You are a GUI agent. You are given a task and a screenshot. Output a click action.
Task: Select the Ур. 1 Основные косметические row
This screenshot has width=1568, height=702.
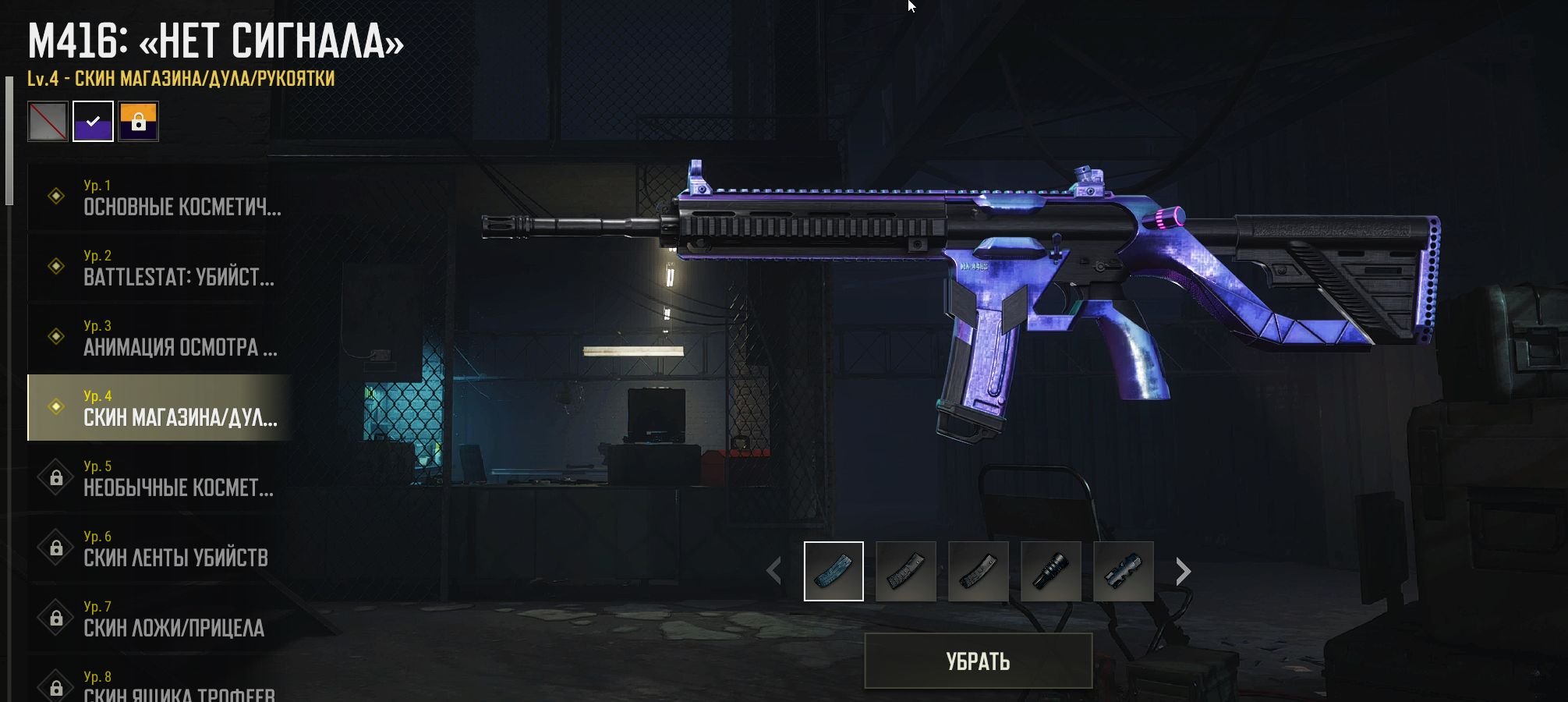pyautogui.click(x=160, y=197)
